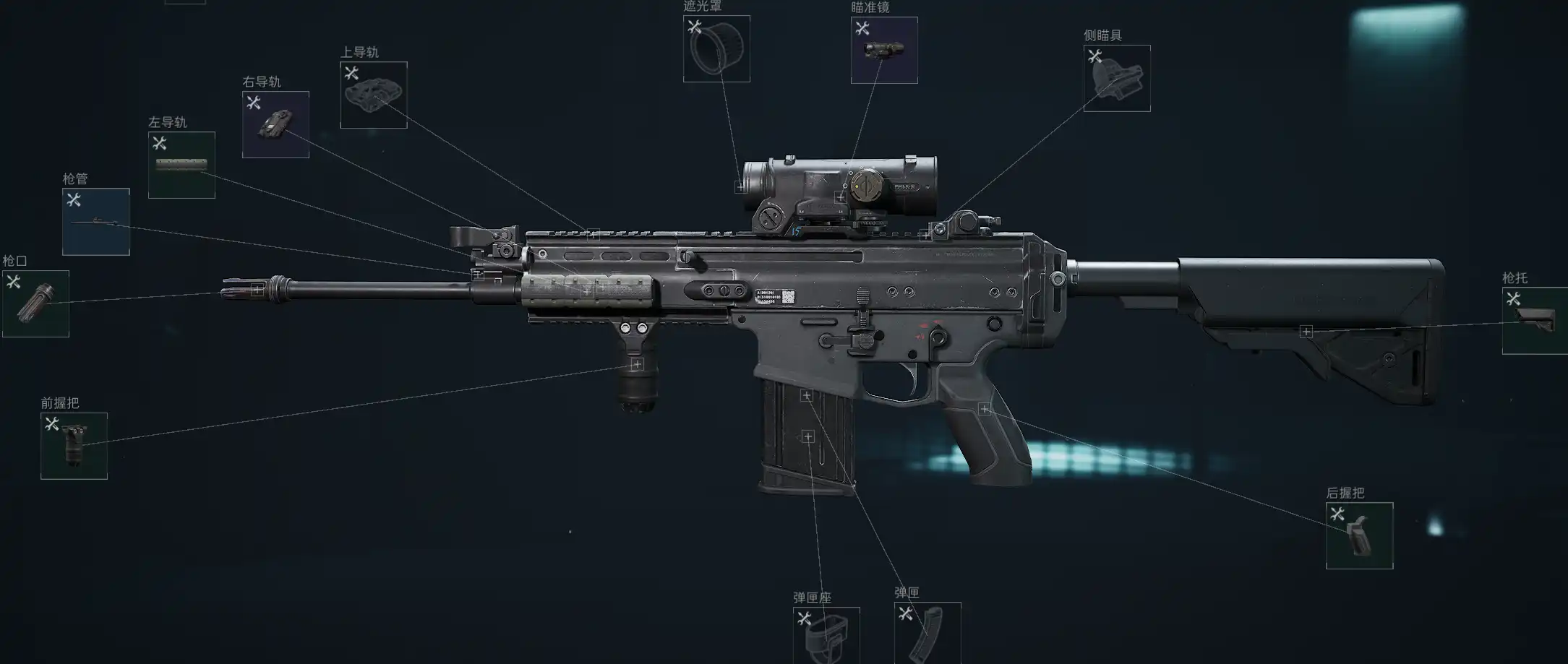
Task: Select the 弹匣 magazine slot
Action: [x=927, y=633]
